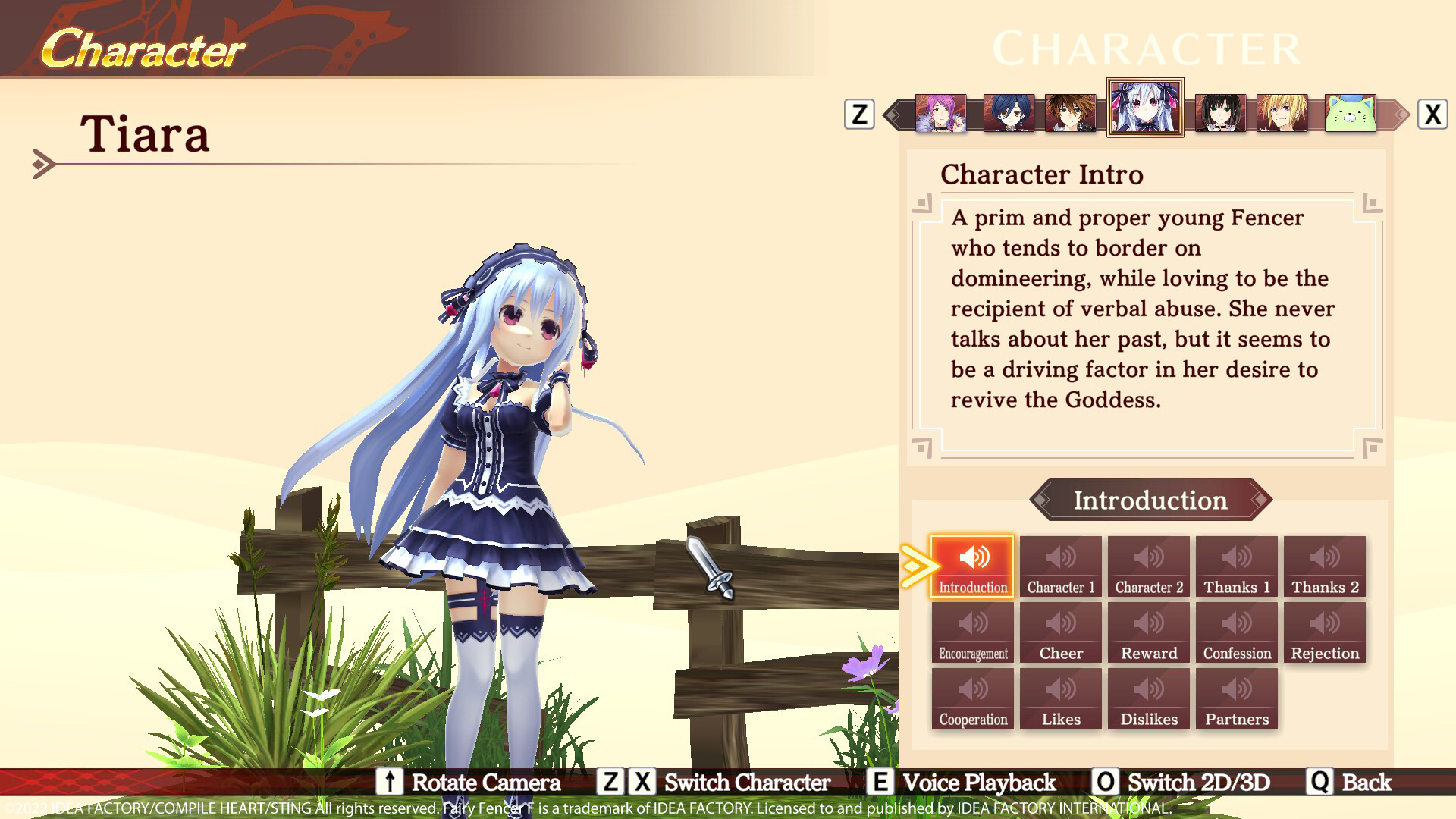Play the Reward voice clip

1148,632
